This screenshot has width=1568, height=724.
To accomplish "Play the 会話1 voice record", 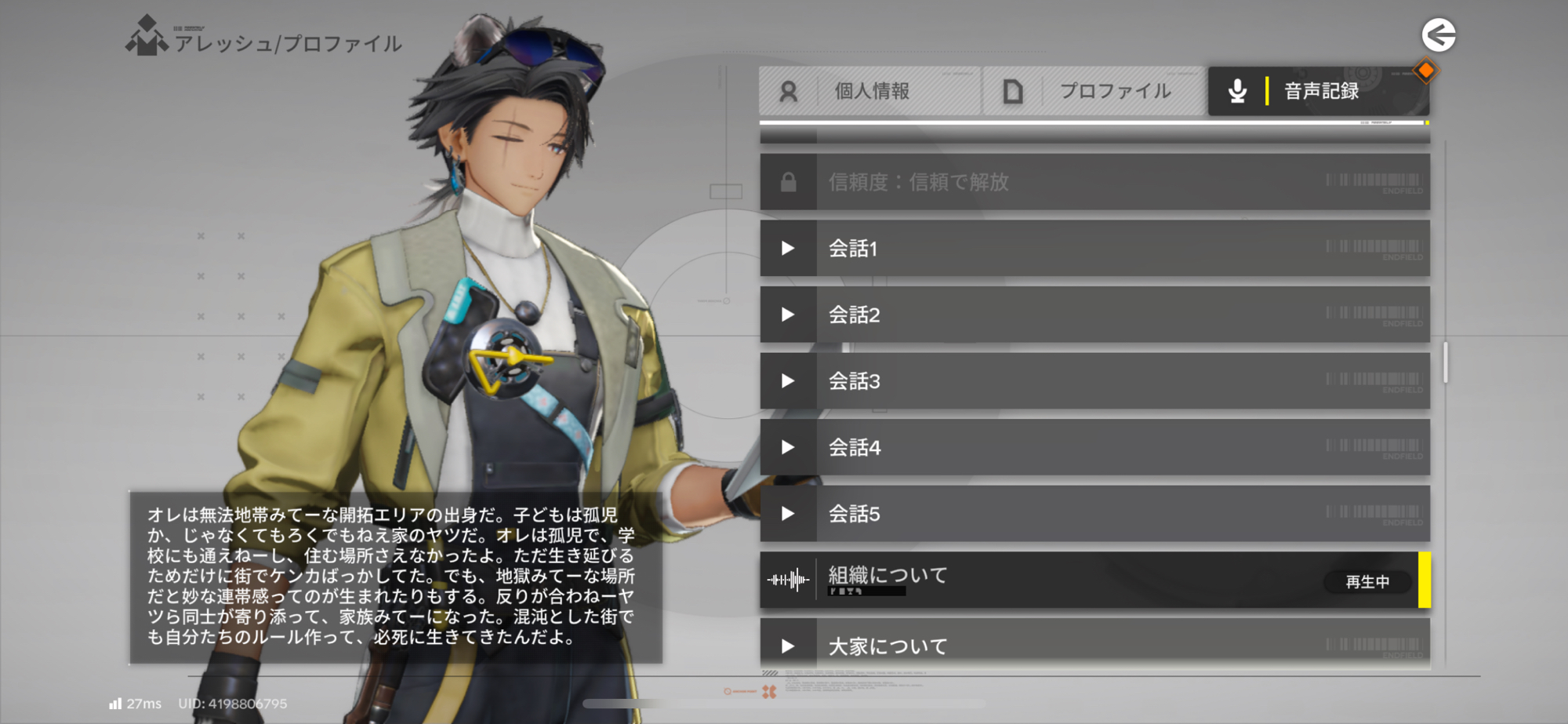I will [1094, 249].
